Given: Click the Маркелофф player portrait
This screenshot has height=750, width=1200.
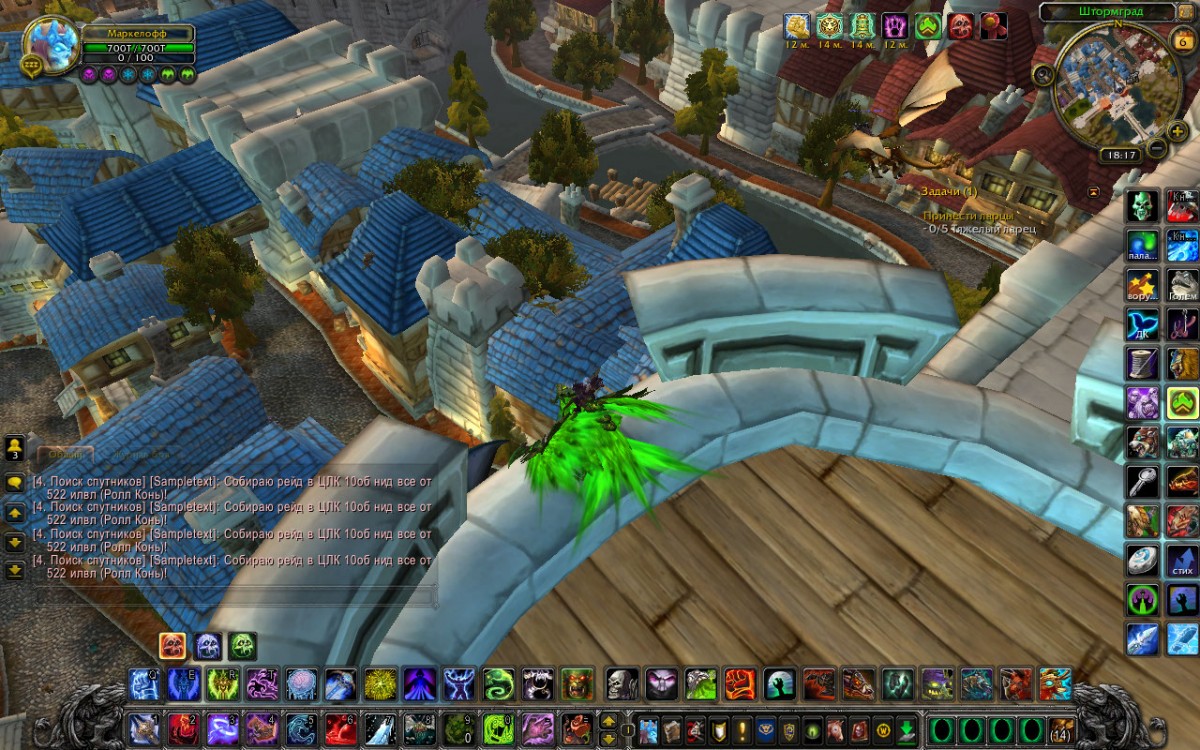Looking at the screenshot, I should pyautogui.click(x=52, y=45).
